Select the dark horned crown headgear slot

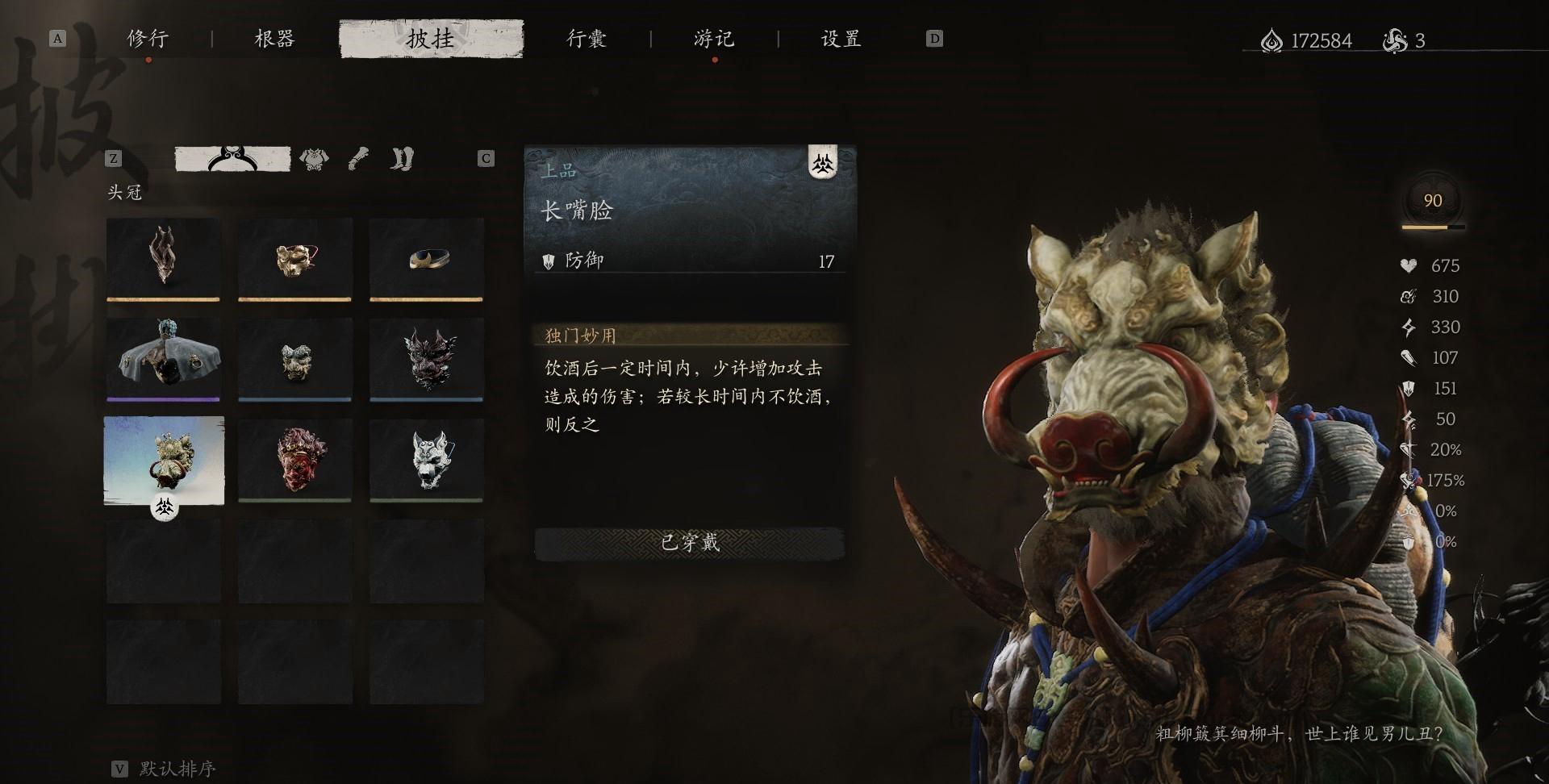tap(164, 258)
